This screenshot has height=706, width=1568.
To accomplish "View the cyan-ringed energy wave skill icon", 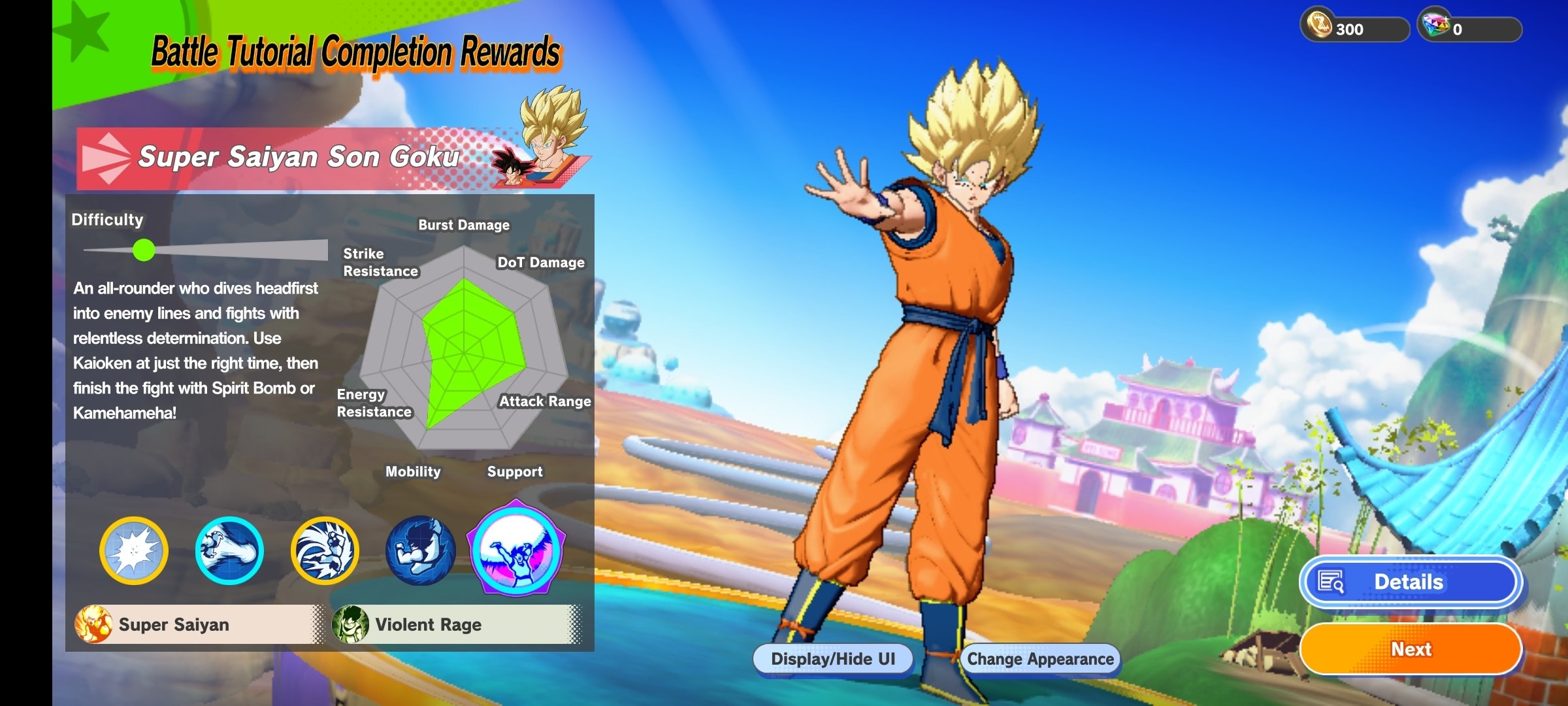I will pyautogui.click(x=229, y=550).
